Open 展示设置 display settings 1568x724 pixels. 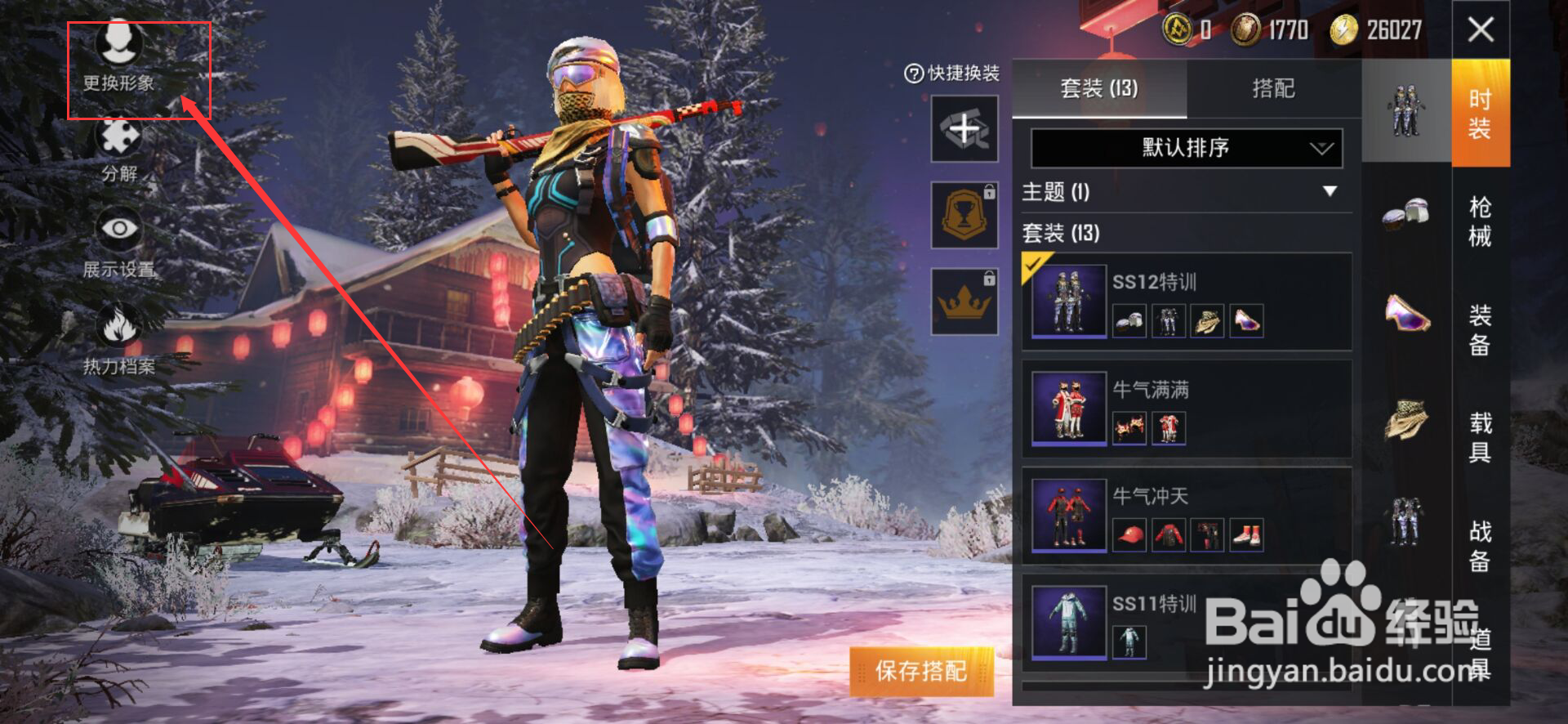(119, 244)
